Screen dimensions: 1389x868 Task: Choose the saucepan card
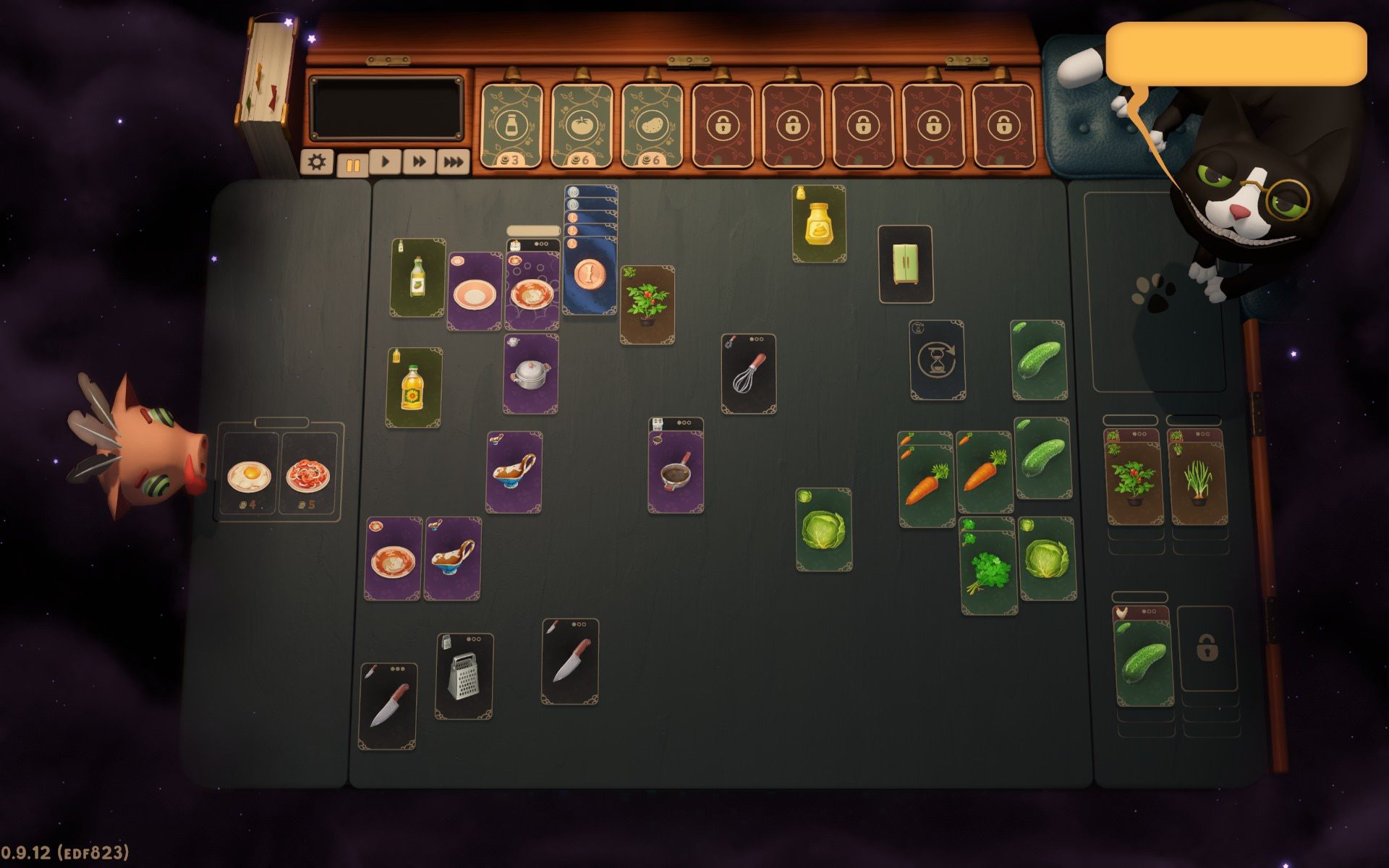pos(676,472)
